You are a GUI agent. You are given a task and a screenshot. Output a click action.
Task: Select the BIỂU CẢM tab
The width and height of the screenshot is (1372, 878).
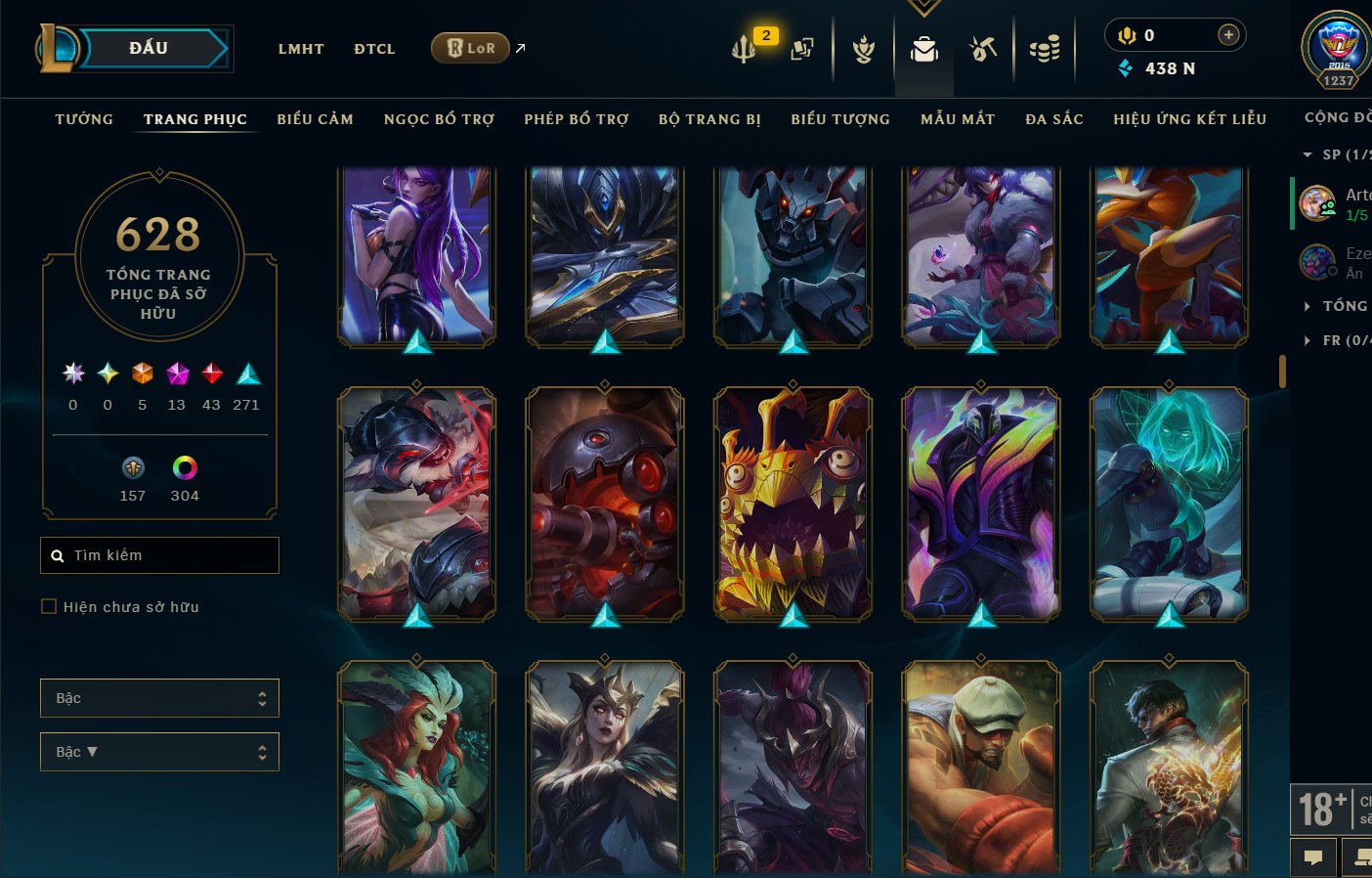[x=315, y=119]
